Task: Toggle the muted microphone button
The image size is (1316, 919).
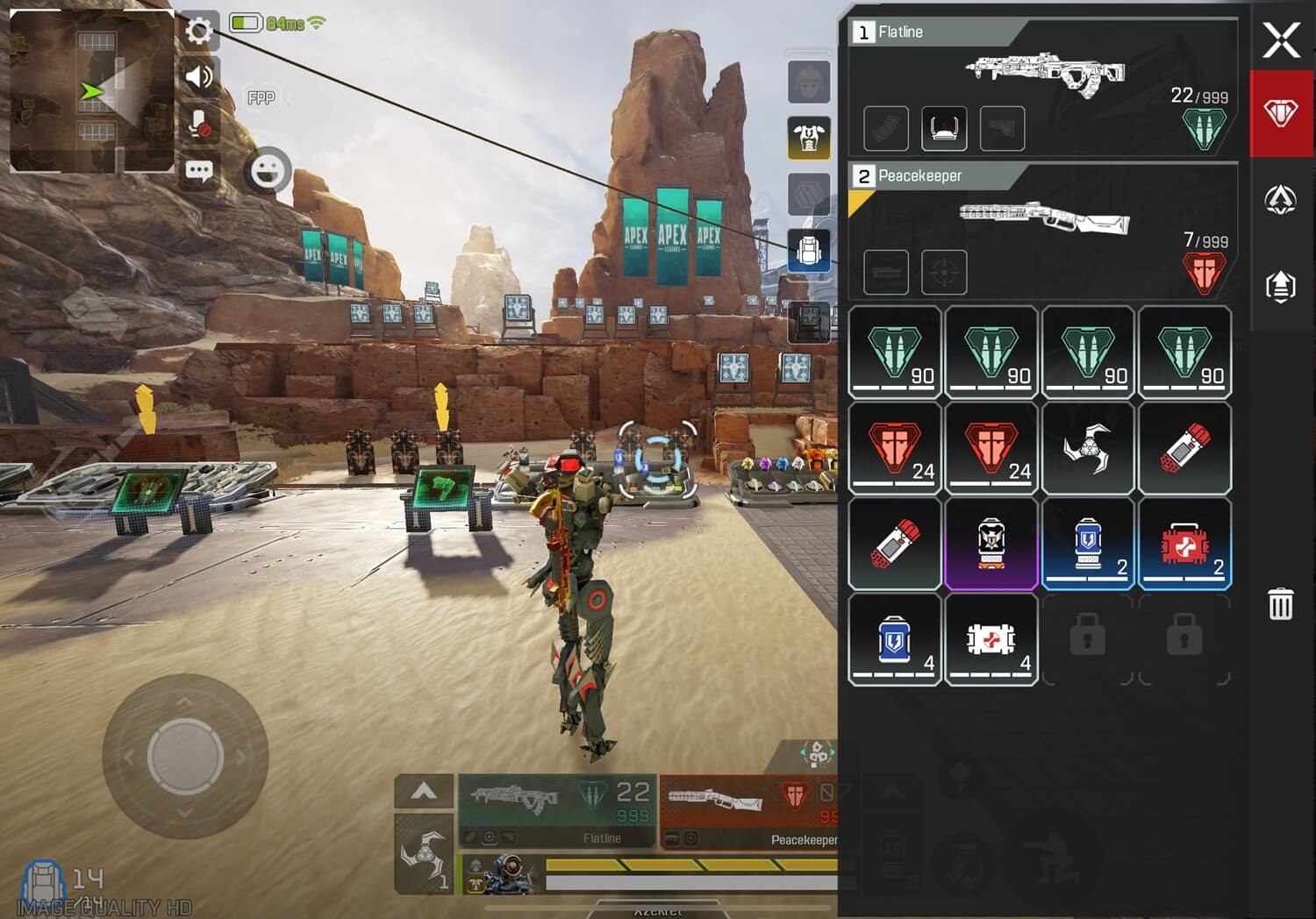Action: 199,124
